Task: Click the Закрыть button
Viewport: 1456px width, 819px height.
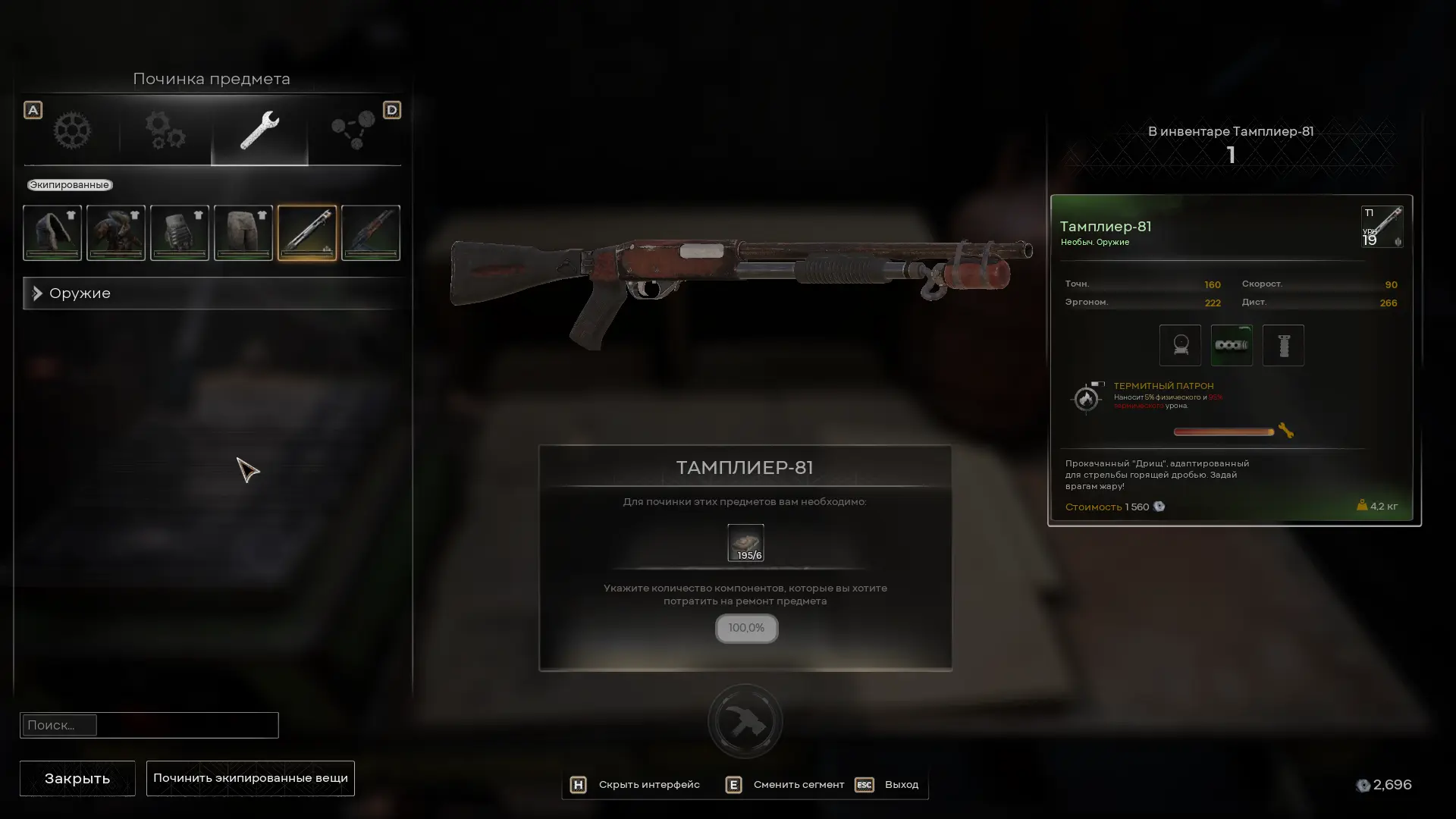Action: pyautogui.click(x=77, y=778)
